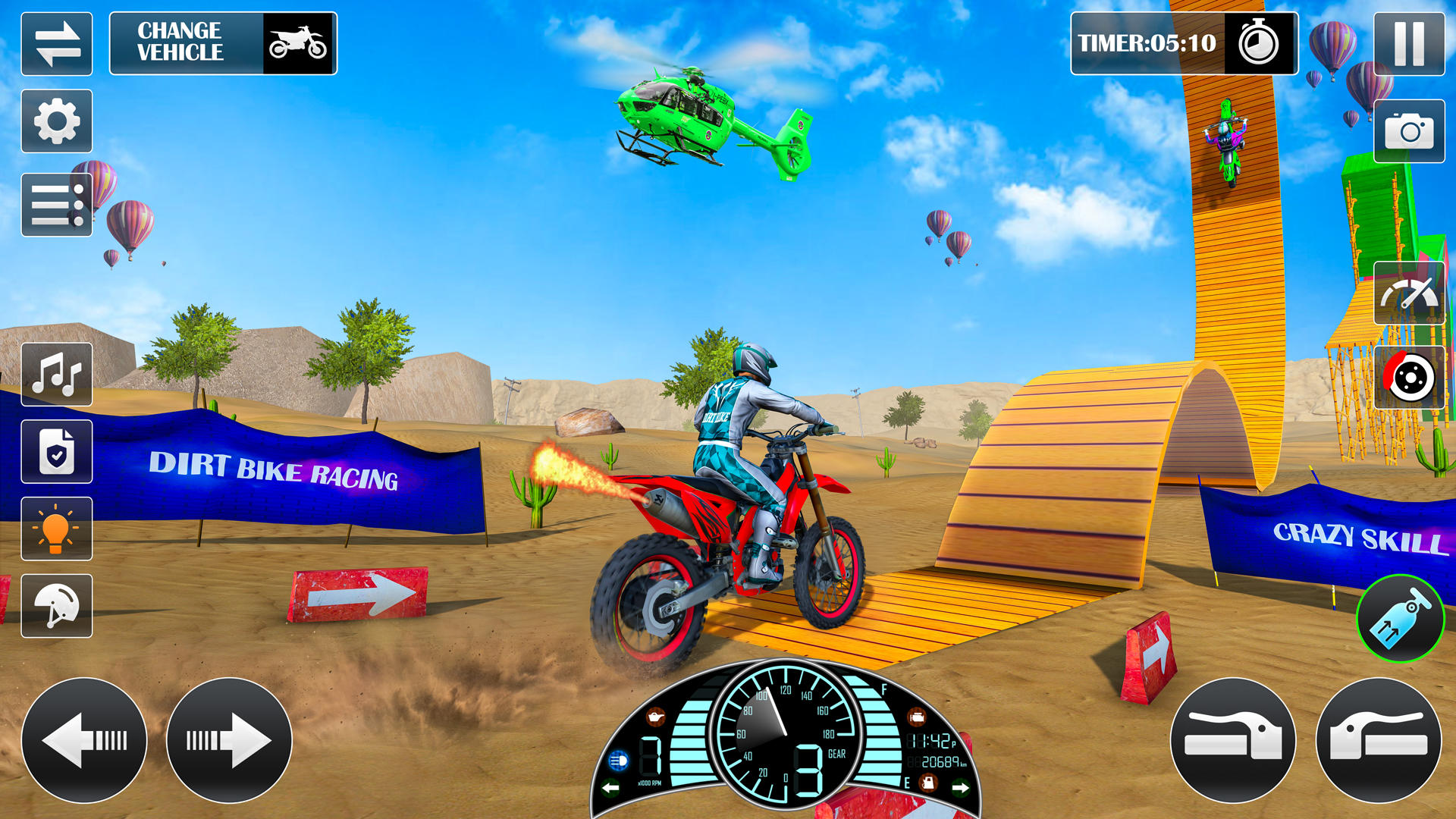Viewport: 1456px width, 819px height.
Task: Activate the brake disc button
Action: coord(1409,377)
